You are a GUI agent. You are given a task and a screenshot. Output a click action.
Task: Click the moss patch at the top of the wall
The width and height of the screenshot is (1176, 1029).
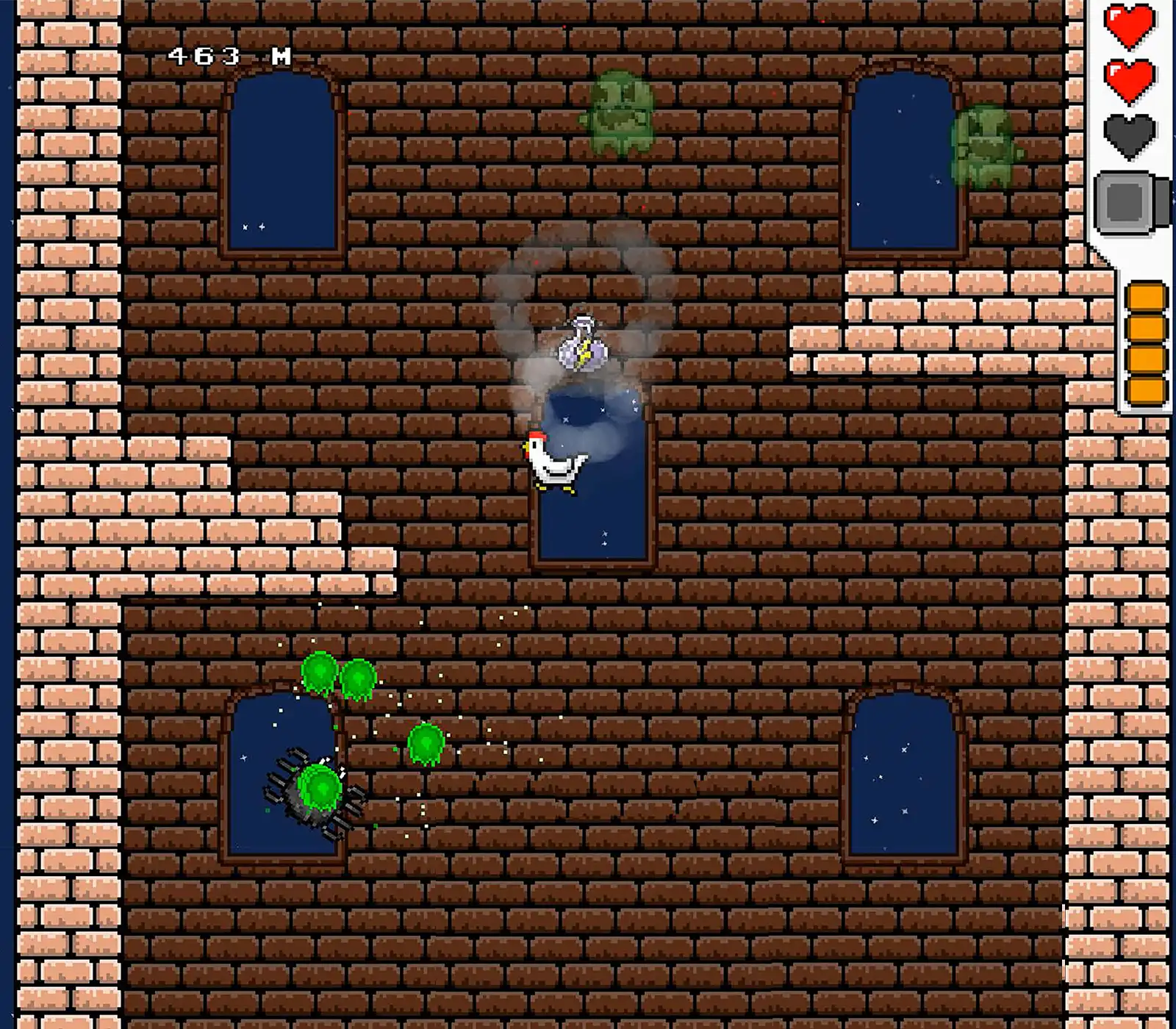tap(621, 110)
